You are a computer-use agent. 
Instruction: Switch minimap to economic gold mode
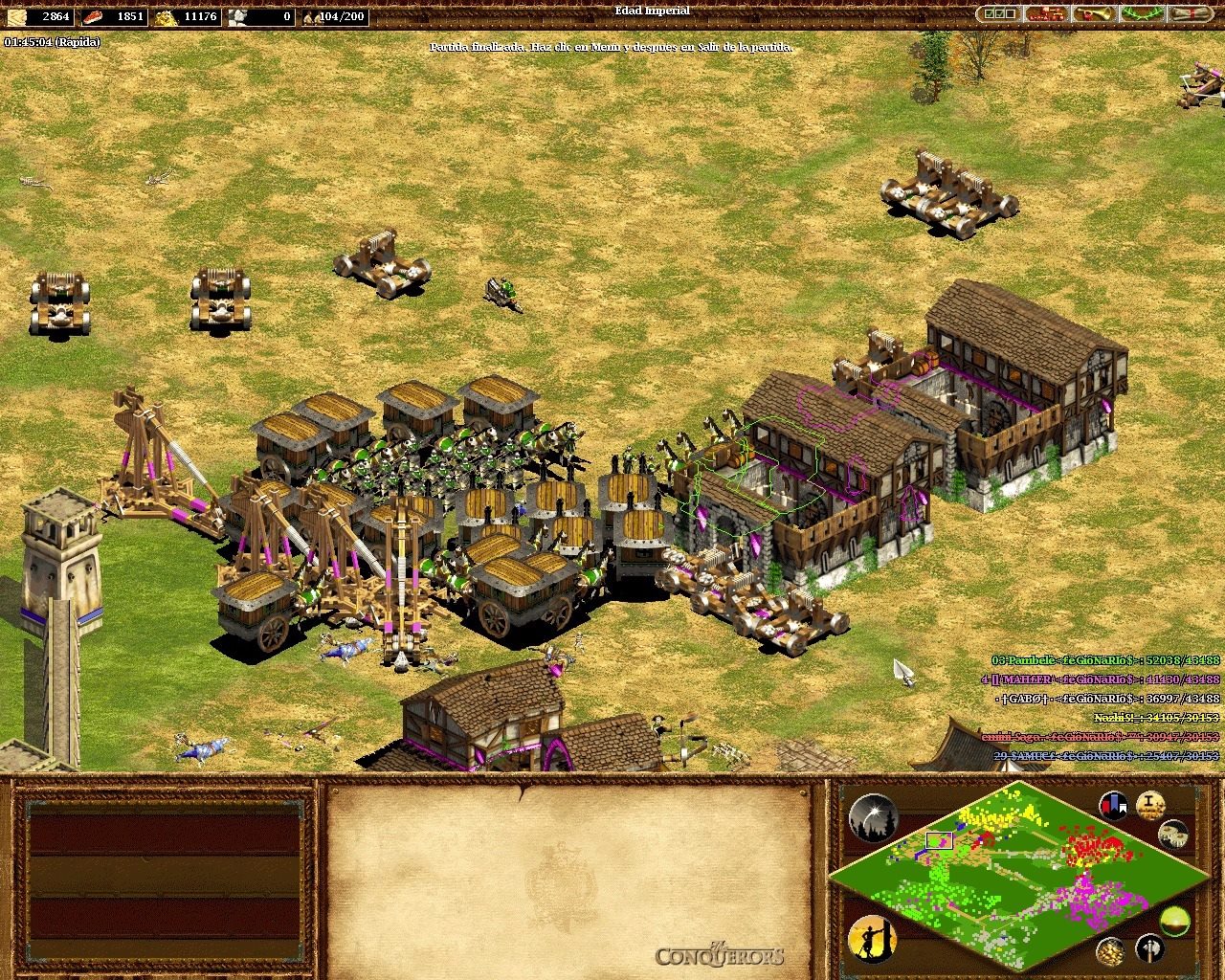[x=1110, y=950]
